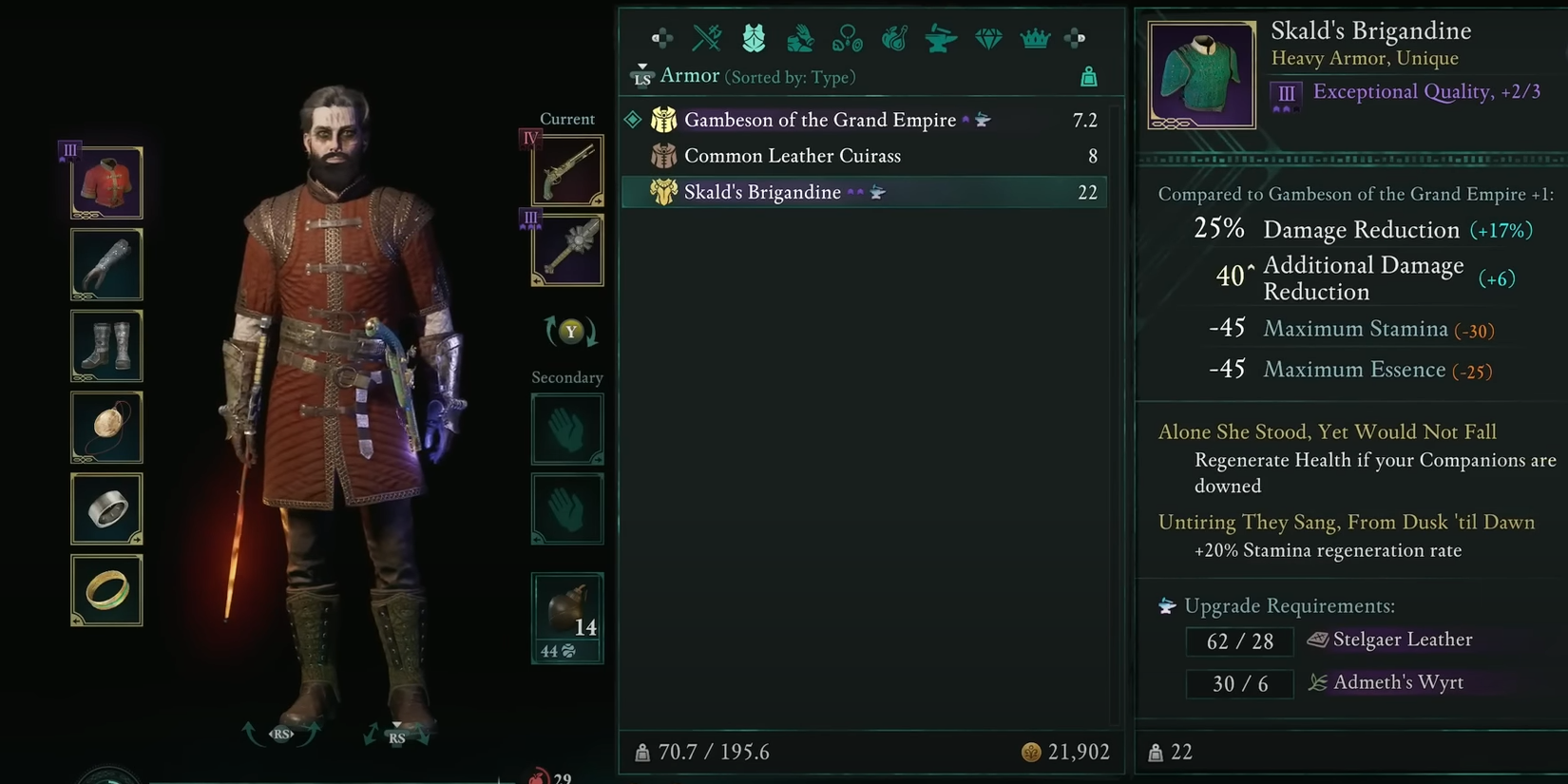Click the Skald's Brigandine item portrait
Viewport: 1568px width, 784px height.
[x=1200, y=72]
